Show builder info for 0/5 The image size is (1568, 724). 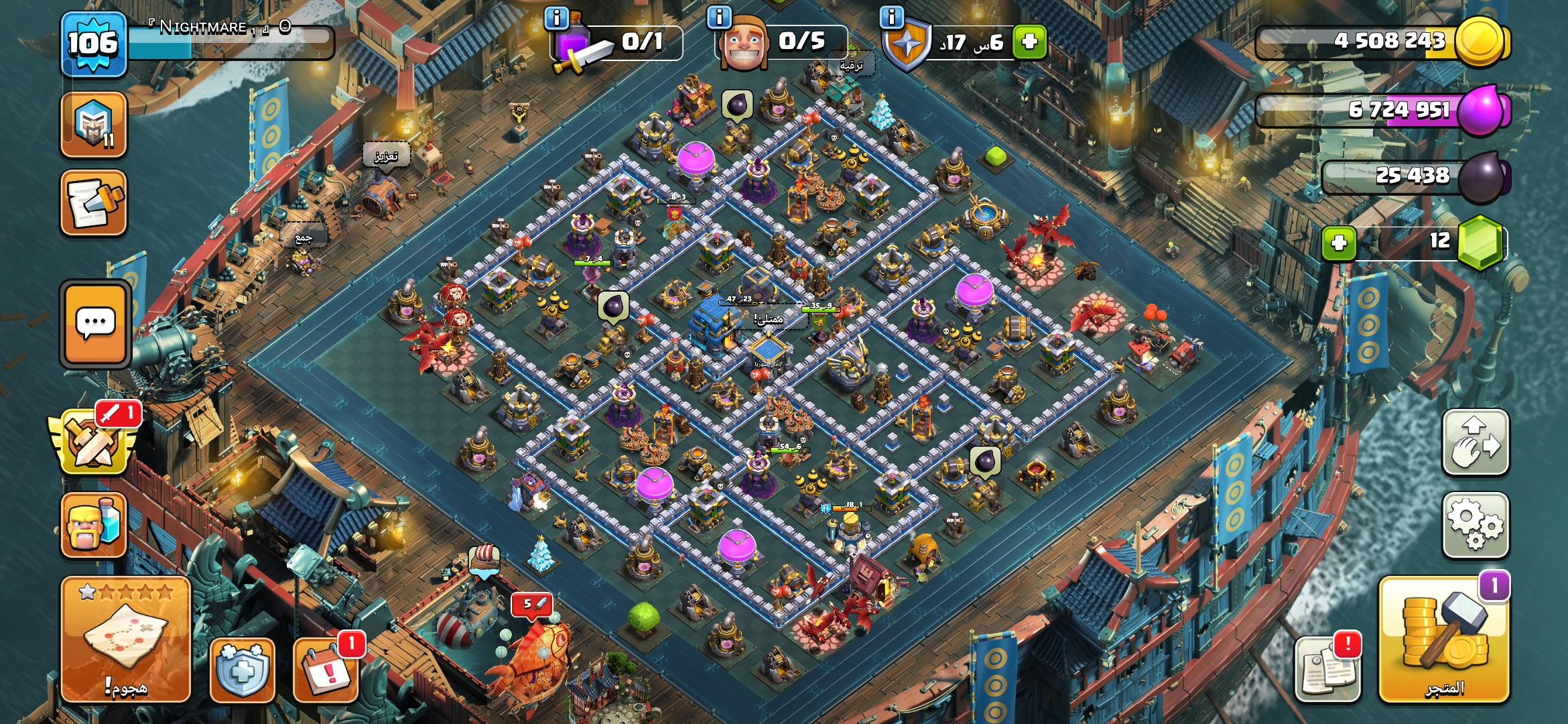coord(719,17)
